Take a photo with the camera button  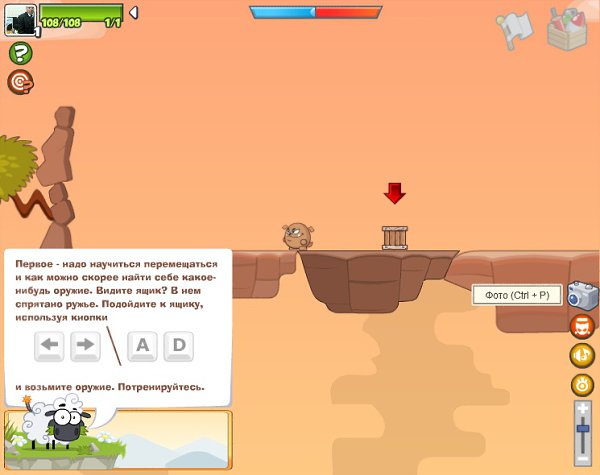click(582, 295)
